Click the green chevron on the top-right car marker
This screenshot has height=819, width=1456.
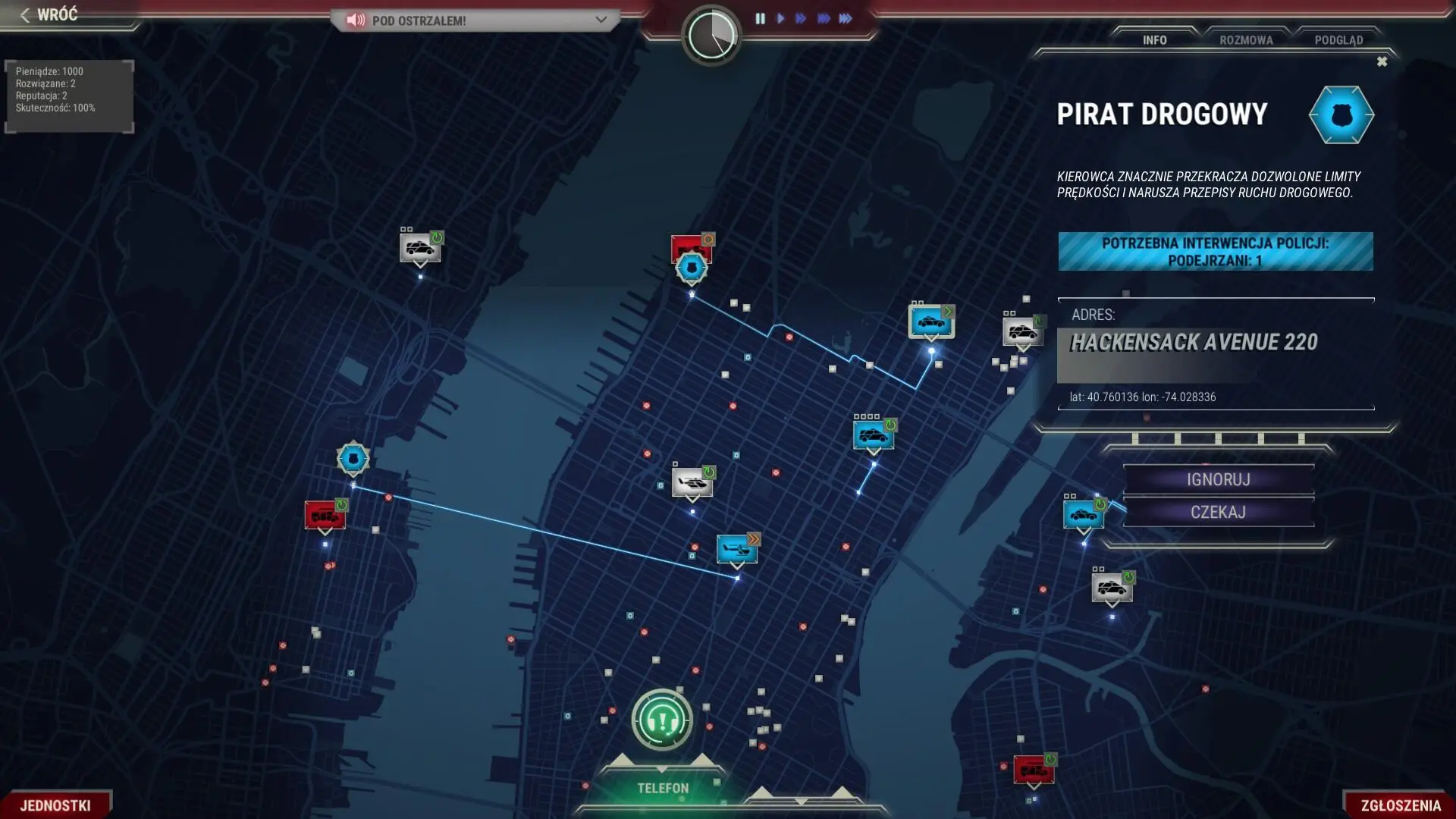click(949, 310)
